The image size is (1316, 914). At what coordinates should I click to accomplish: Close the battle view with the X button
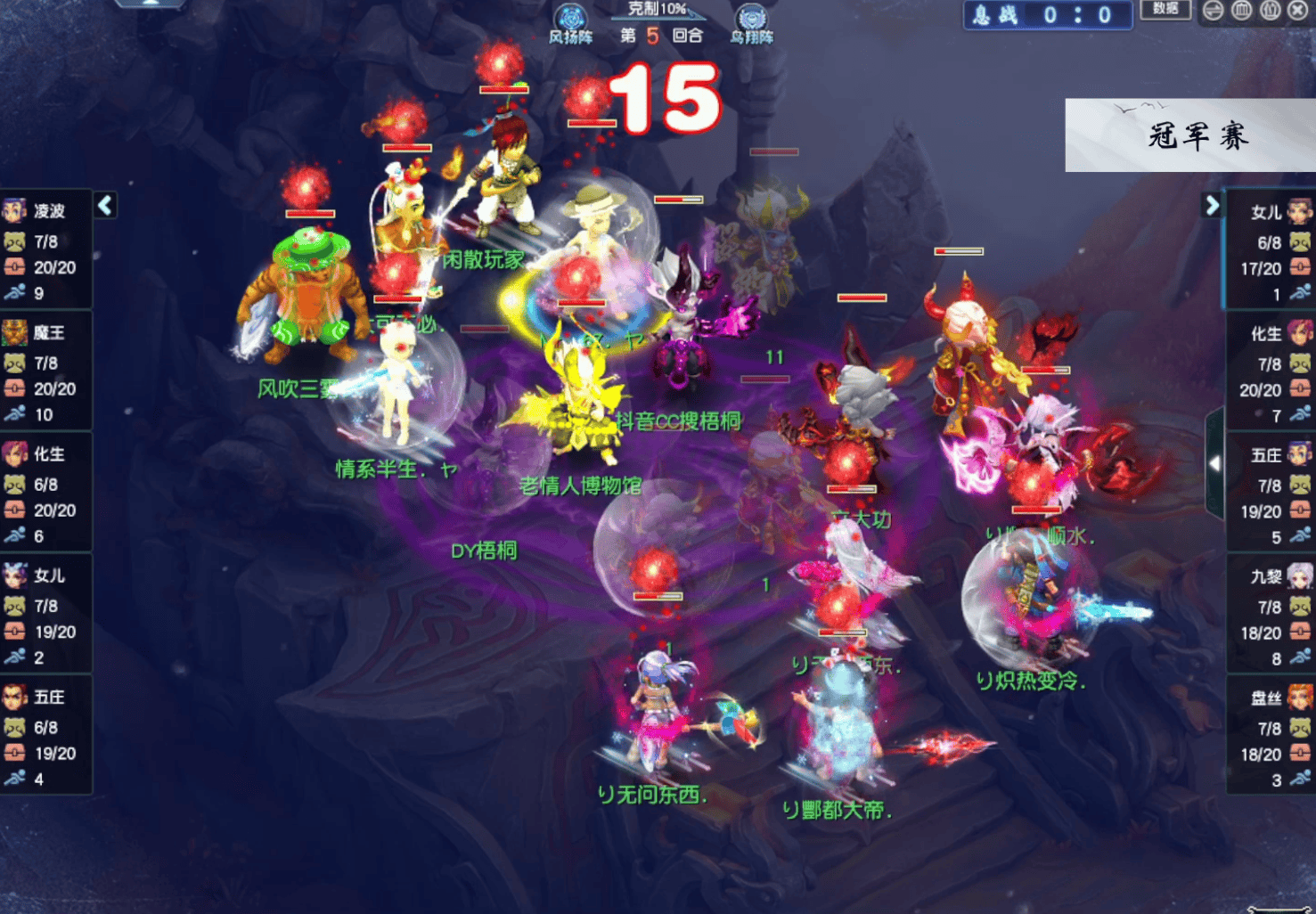coord(1299,11)
